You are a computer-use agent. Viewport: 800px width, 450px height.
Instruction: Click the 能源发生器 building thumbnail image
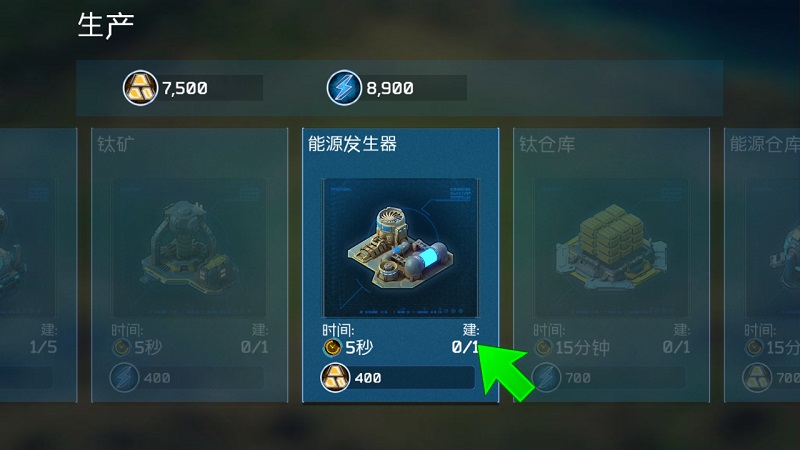[x=400, y=247]
